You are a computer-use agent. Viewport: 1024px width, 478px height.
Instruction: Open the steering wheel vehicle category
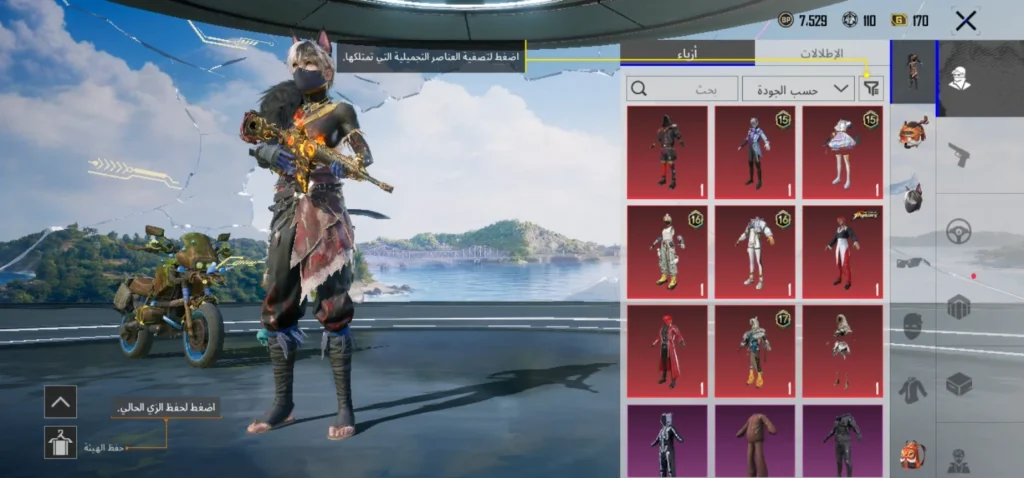point(959,230)
